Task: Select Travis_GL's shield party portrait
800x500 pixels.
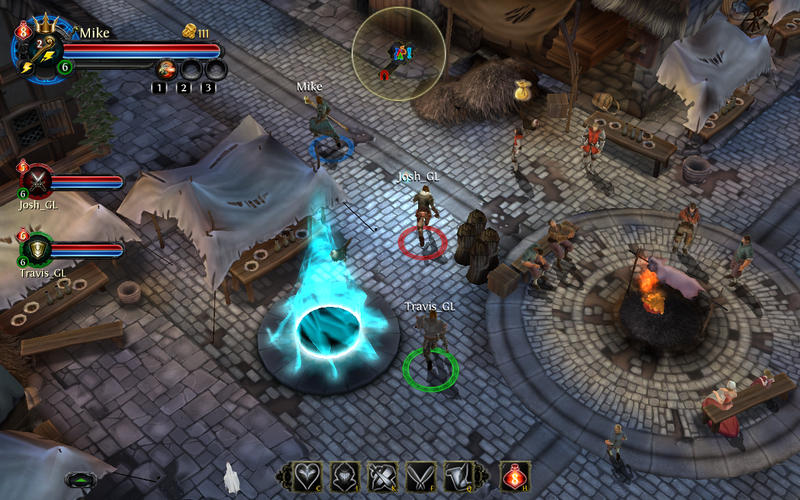Action: point(38,248)
